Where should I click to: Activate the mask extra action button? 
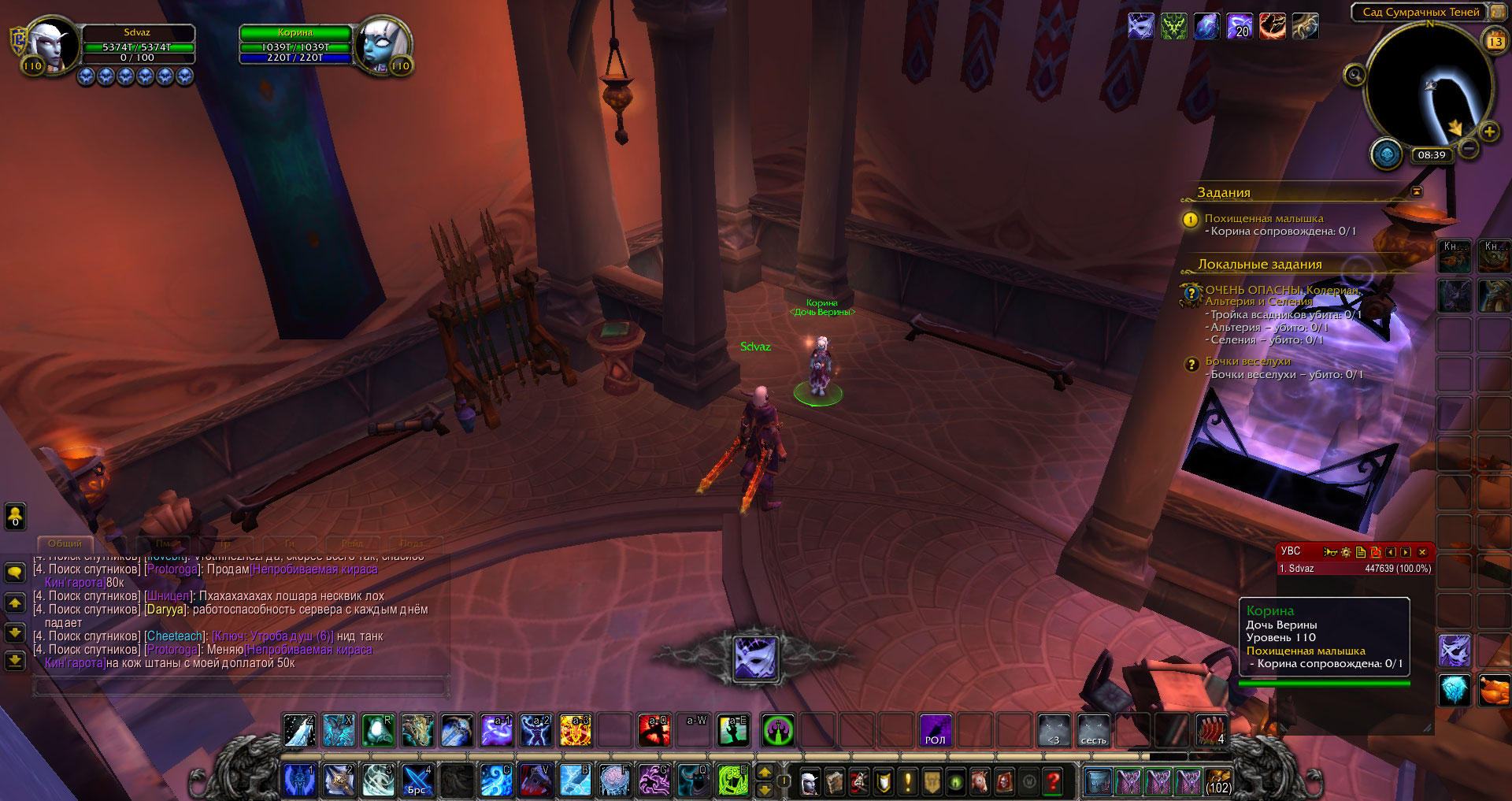755,658
